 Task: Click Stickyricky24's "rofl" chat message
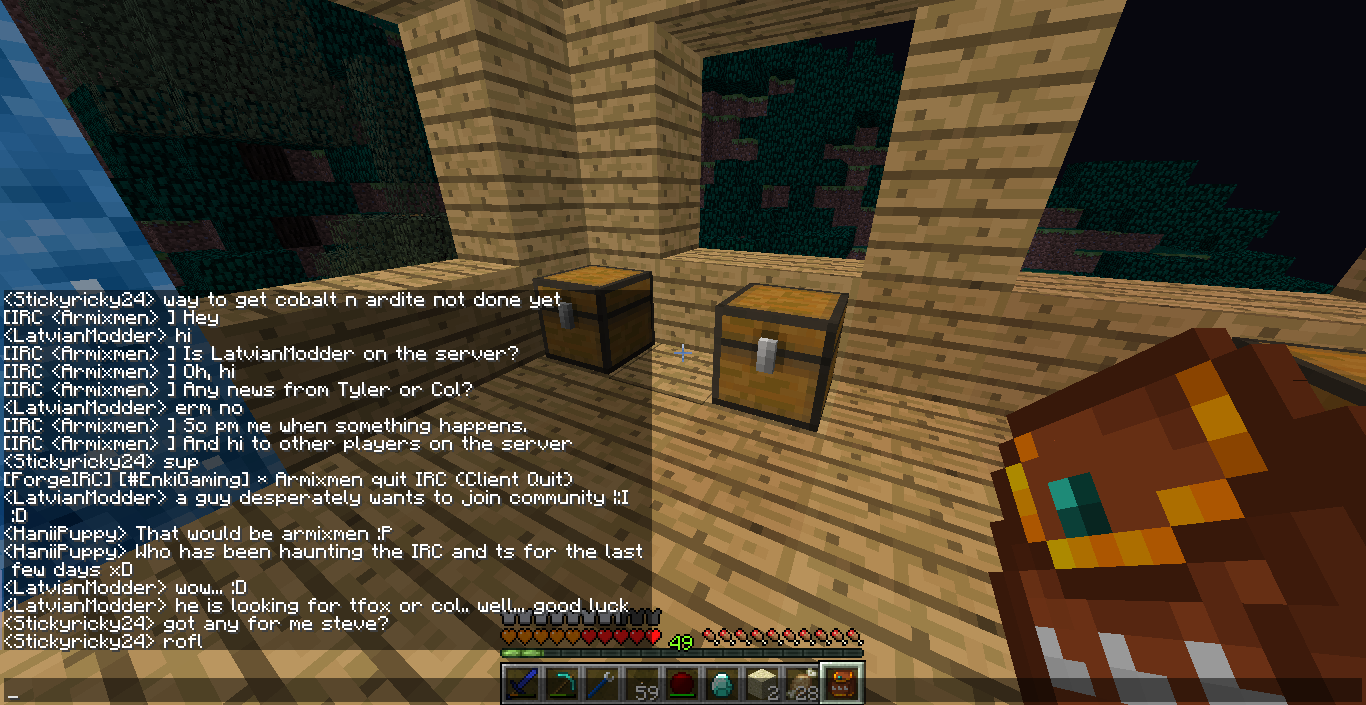pos(102,641)
